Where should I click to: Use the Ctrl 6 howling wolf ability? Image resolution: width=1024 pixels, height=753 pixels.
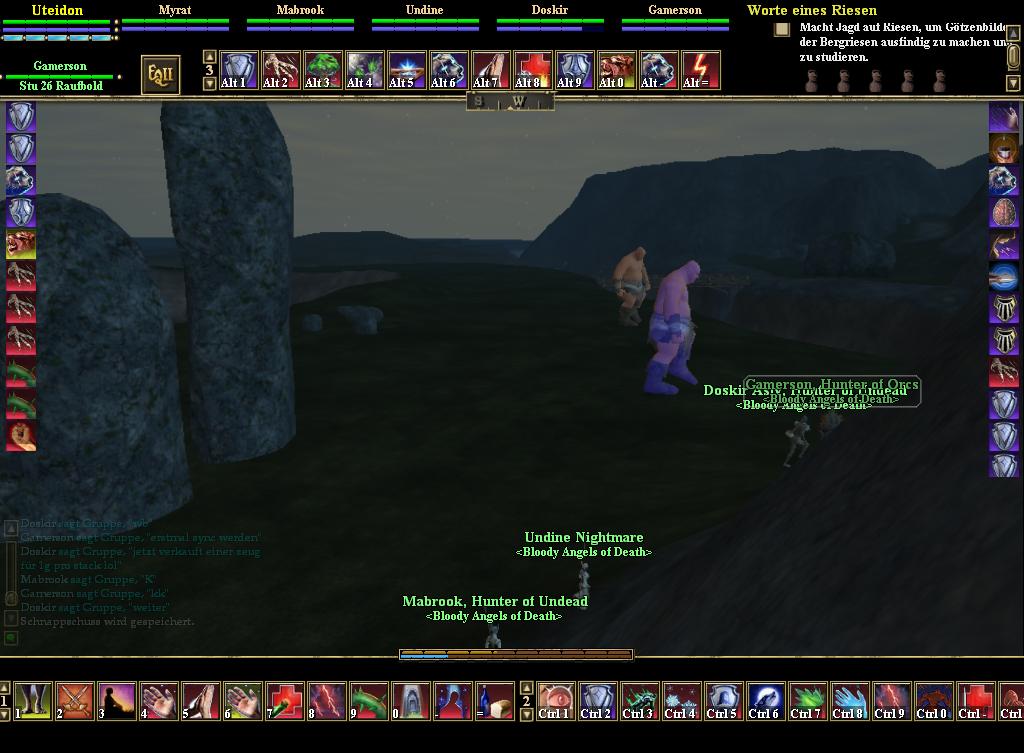765,701
